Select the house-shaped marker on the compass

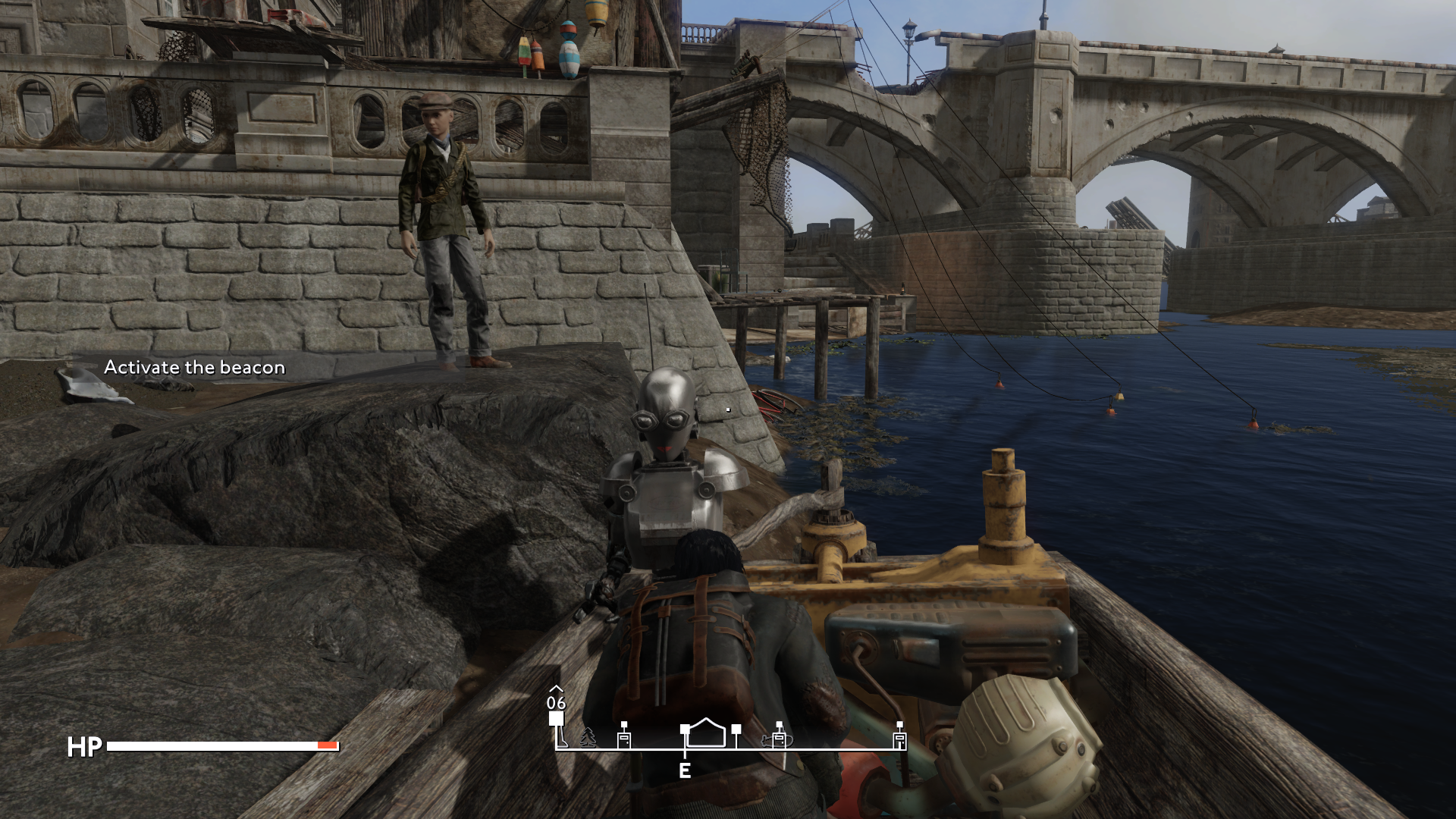[x=706, y=733]
